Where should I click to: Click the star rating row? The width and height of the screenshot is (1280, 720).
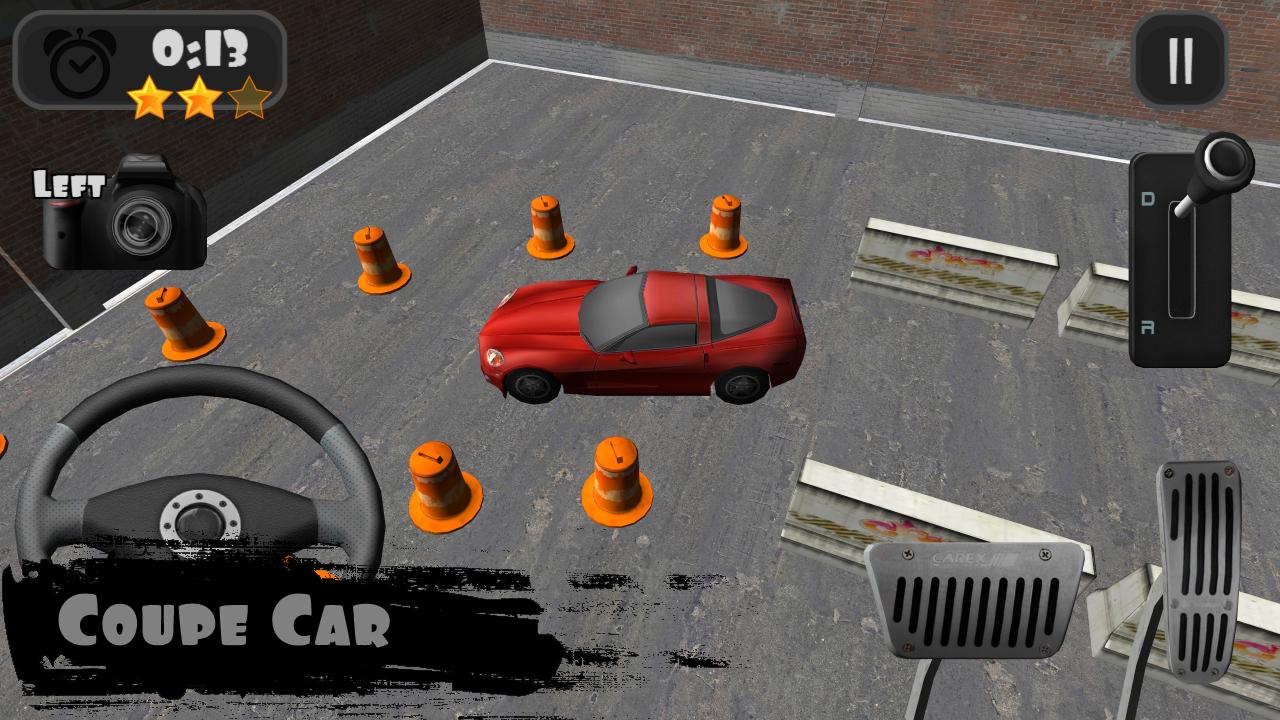[200, 98]
